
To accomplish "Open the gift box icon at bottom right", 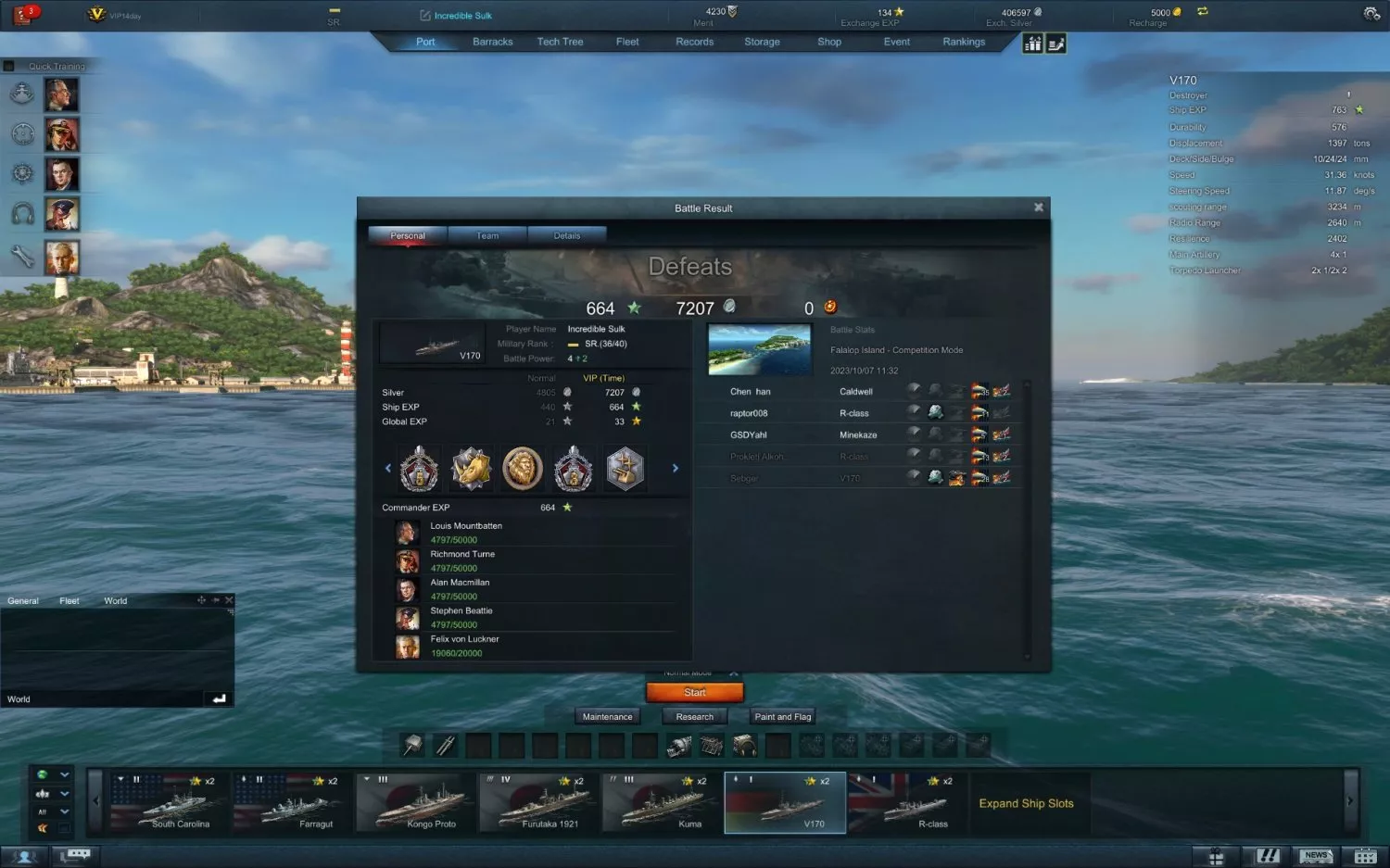I will click(1214, 855).
